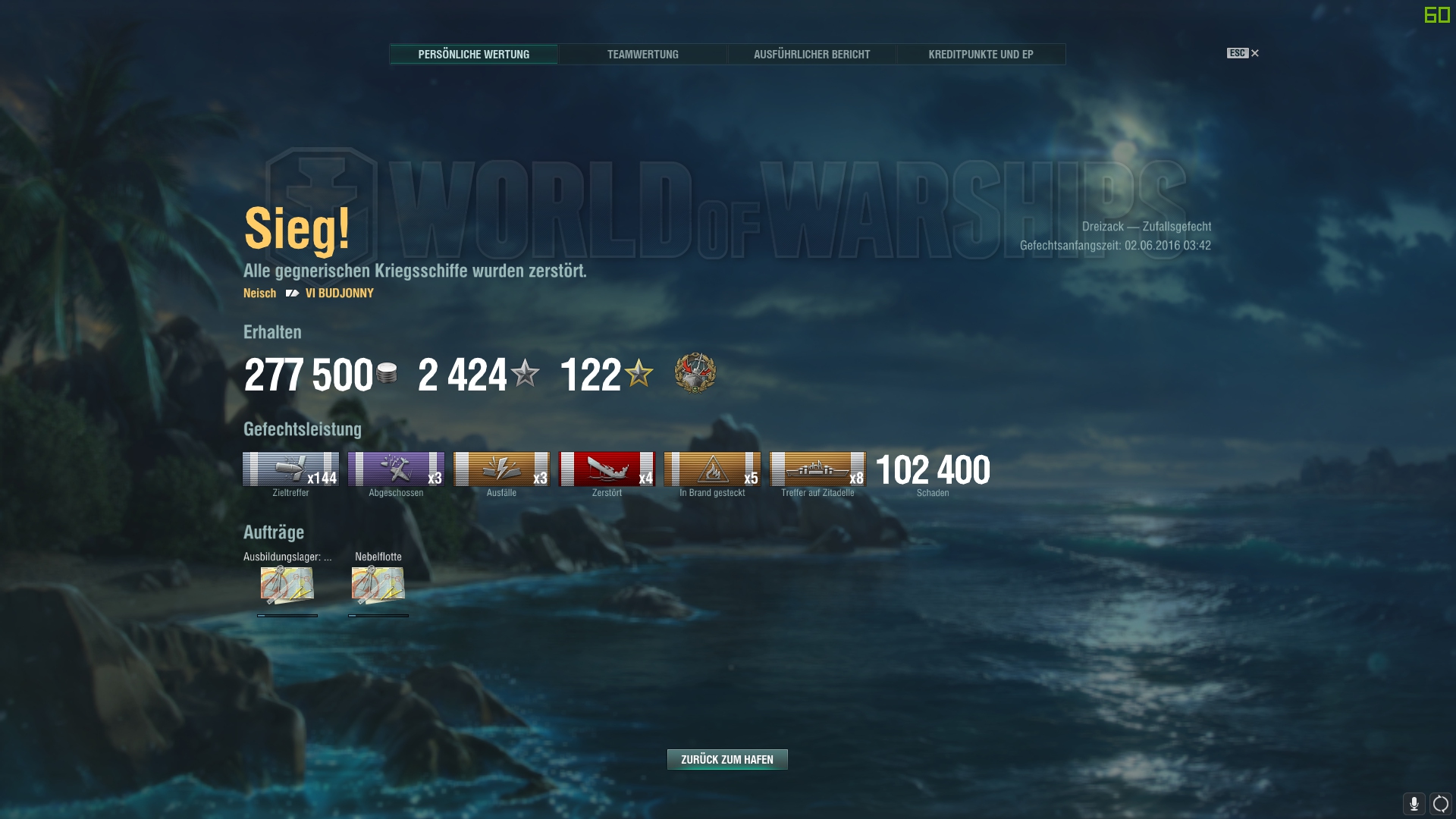Click the circular refresh overlay icon
This screenshot has width=1456, height=819.
point(1441,803)
